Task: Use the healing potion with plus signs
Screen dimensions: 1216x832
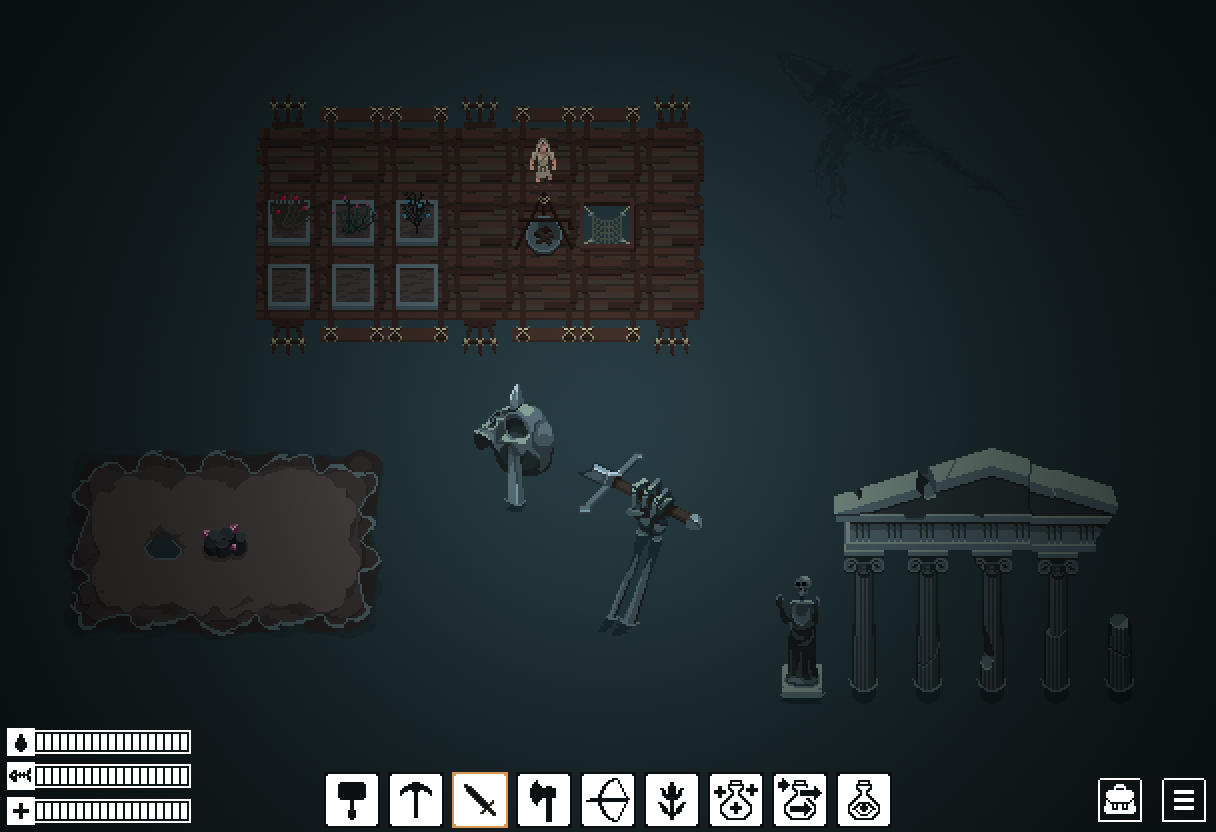Action: pos(736,800)
